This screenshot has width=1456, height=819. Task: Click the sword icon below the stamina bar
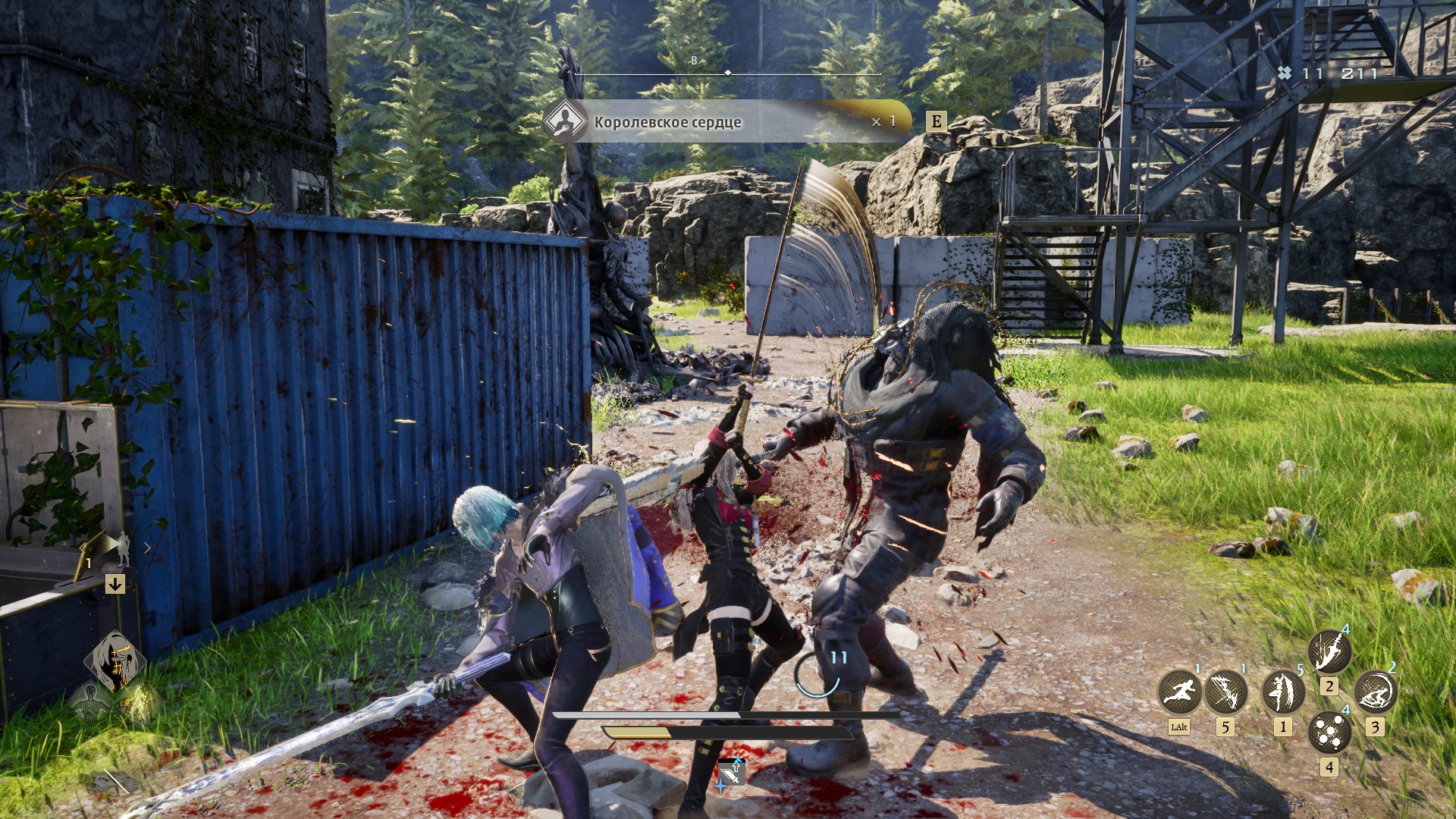click(x=731, y=773)
